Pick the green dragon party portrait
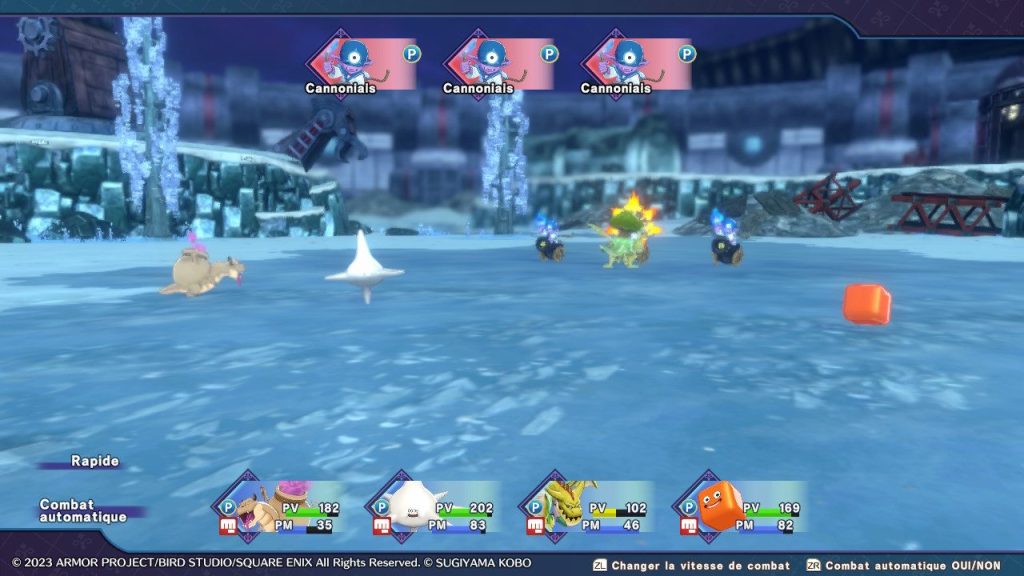This screenshot has height=576, width=1024. 565,505
